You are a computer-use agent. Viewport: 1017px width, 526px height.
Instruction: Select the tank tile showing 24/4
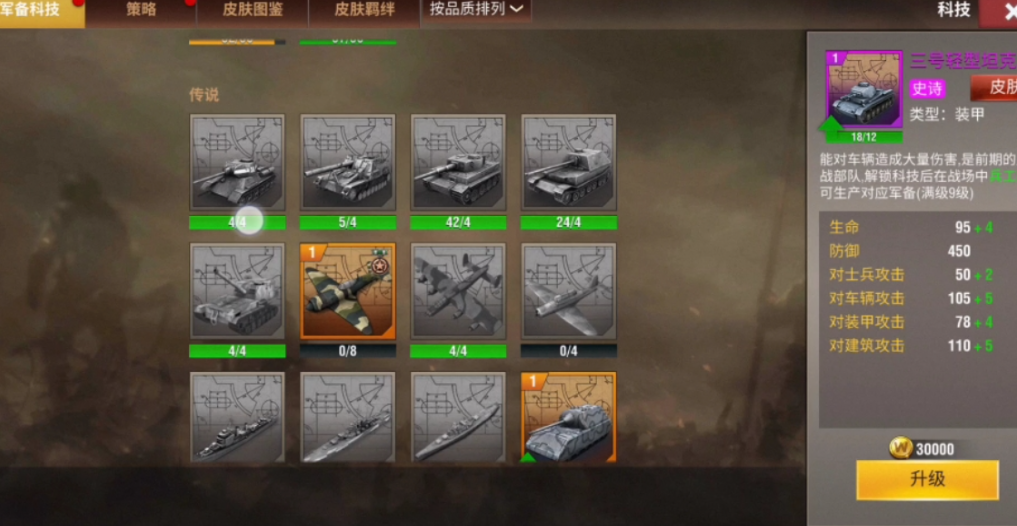[x=568, y=162]
